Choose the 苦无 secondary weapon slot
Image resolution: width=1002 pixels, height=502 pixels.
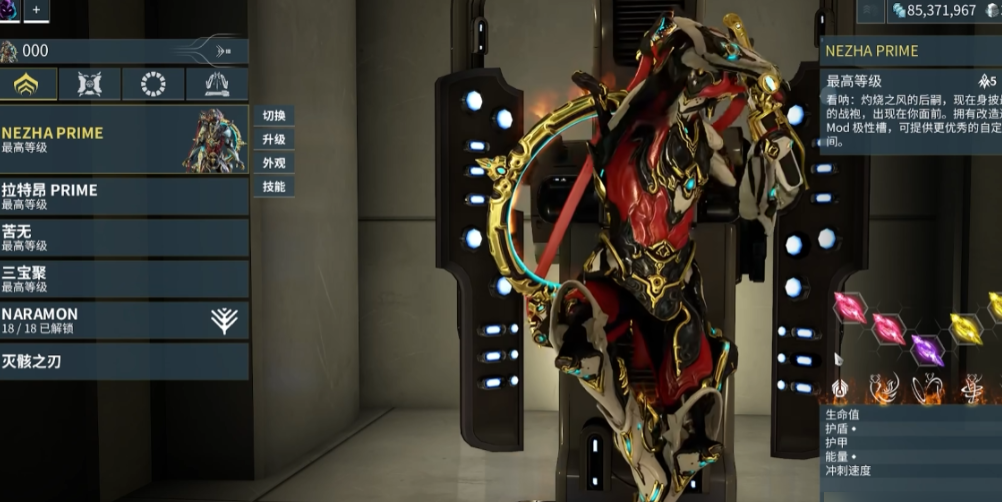click(124, 237)
